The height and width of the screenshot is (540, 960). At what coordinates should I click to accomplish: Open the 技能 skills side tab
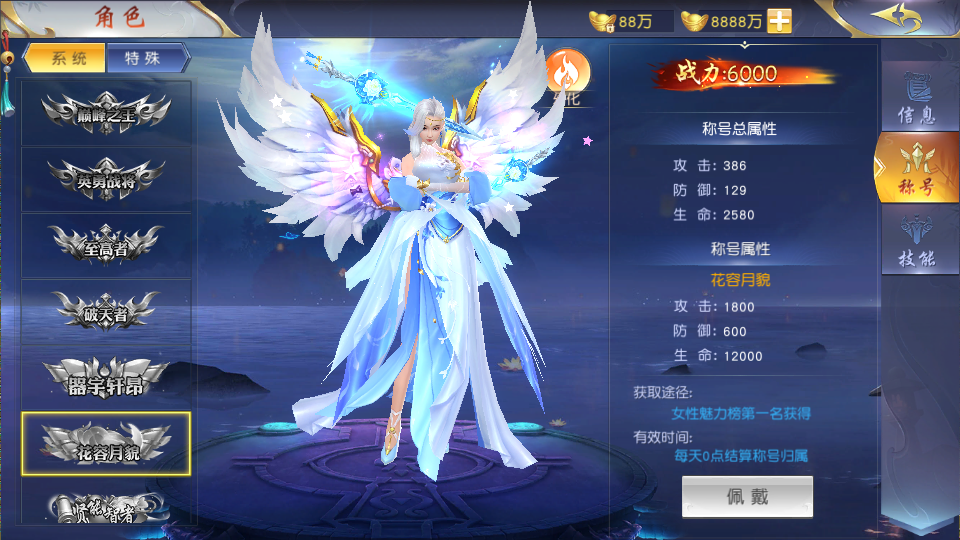point(916,243)
